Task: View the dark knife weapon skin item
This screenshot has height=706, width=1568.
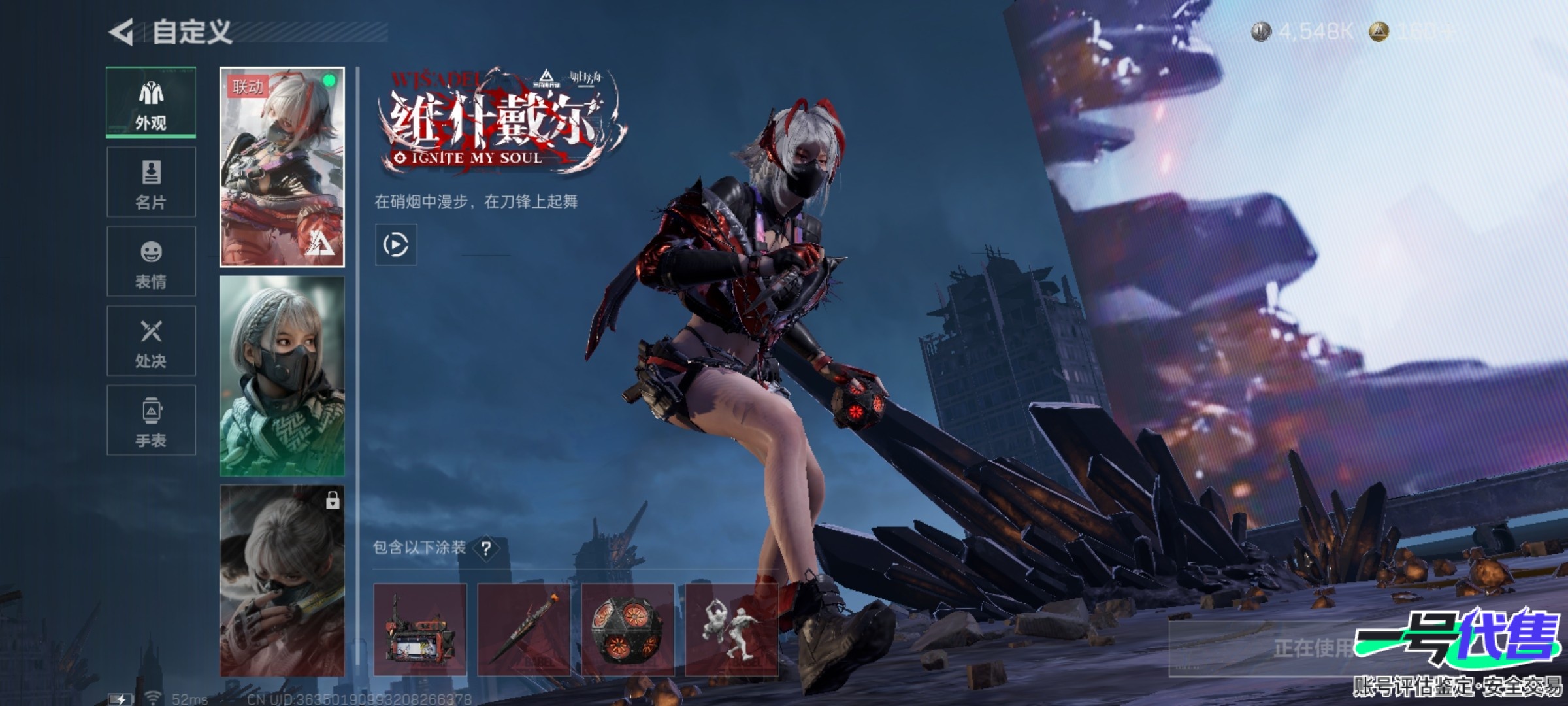Action: (x=524, y=630)
